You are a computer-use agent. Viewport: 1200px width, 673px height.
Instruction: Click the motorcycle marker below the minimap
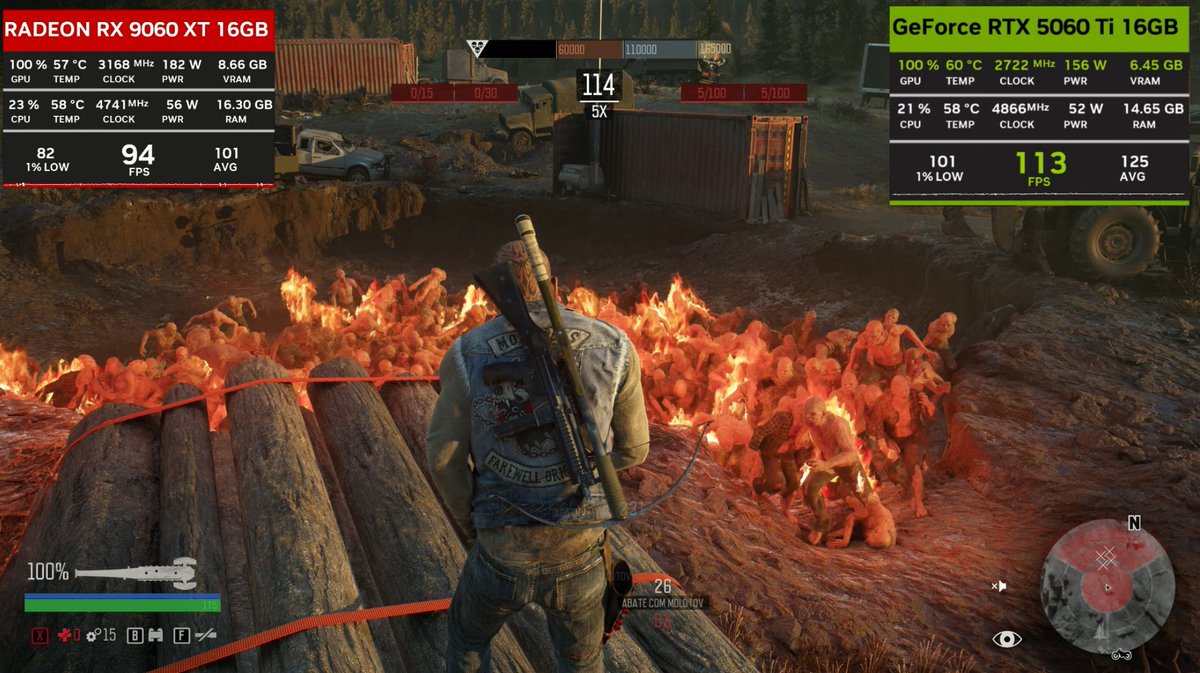[1121, 655]
